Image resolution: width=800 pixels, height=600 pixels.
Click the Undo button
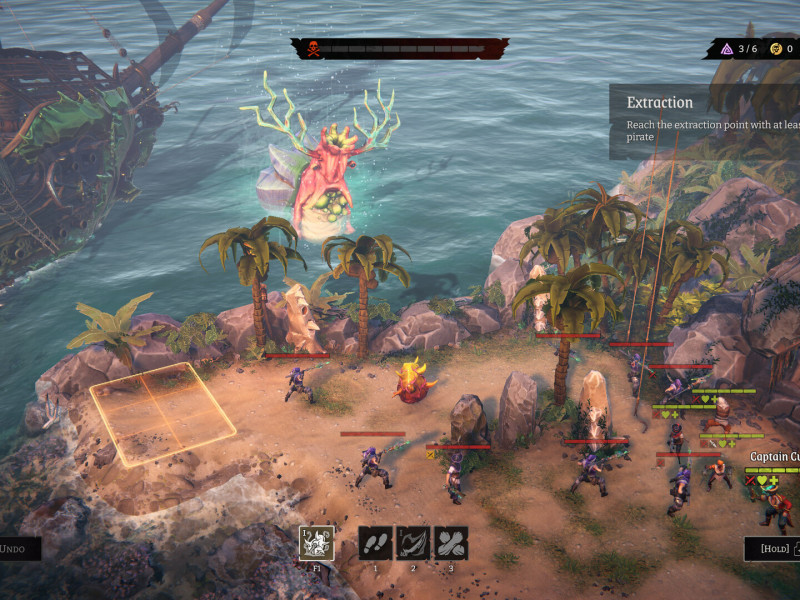pyautogui.click(x=18, y=549)
